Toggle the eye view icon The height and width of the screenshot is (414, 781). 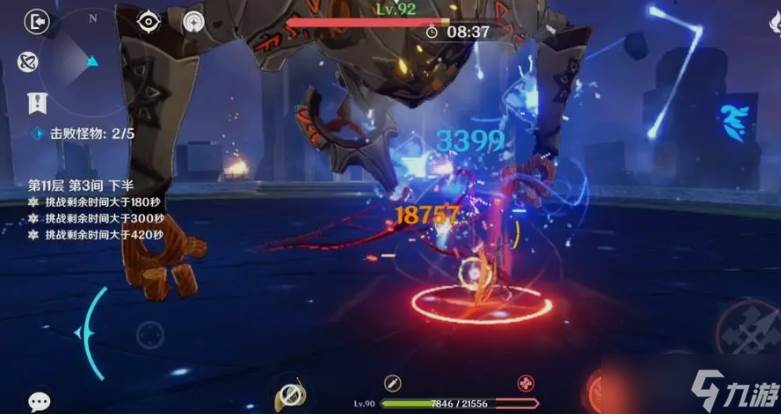point(149,20)
